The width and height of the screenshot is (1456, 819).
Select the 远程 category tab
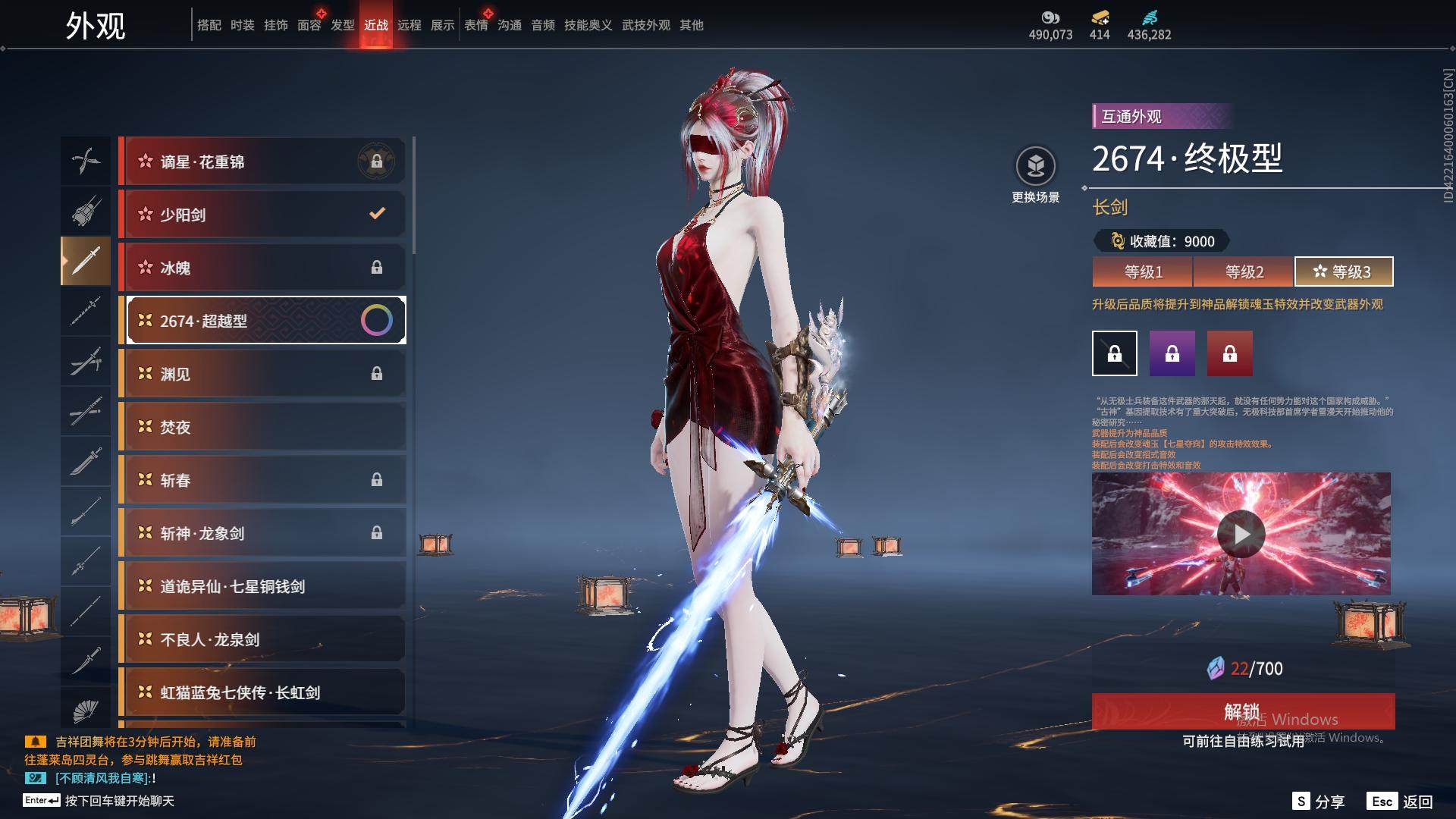[x=409, y=25]
